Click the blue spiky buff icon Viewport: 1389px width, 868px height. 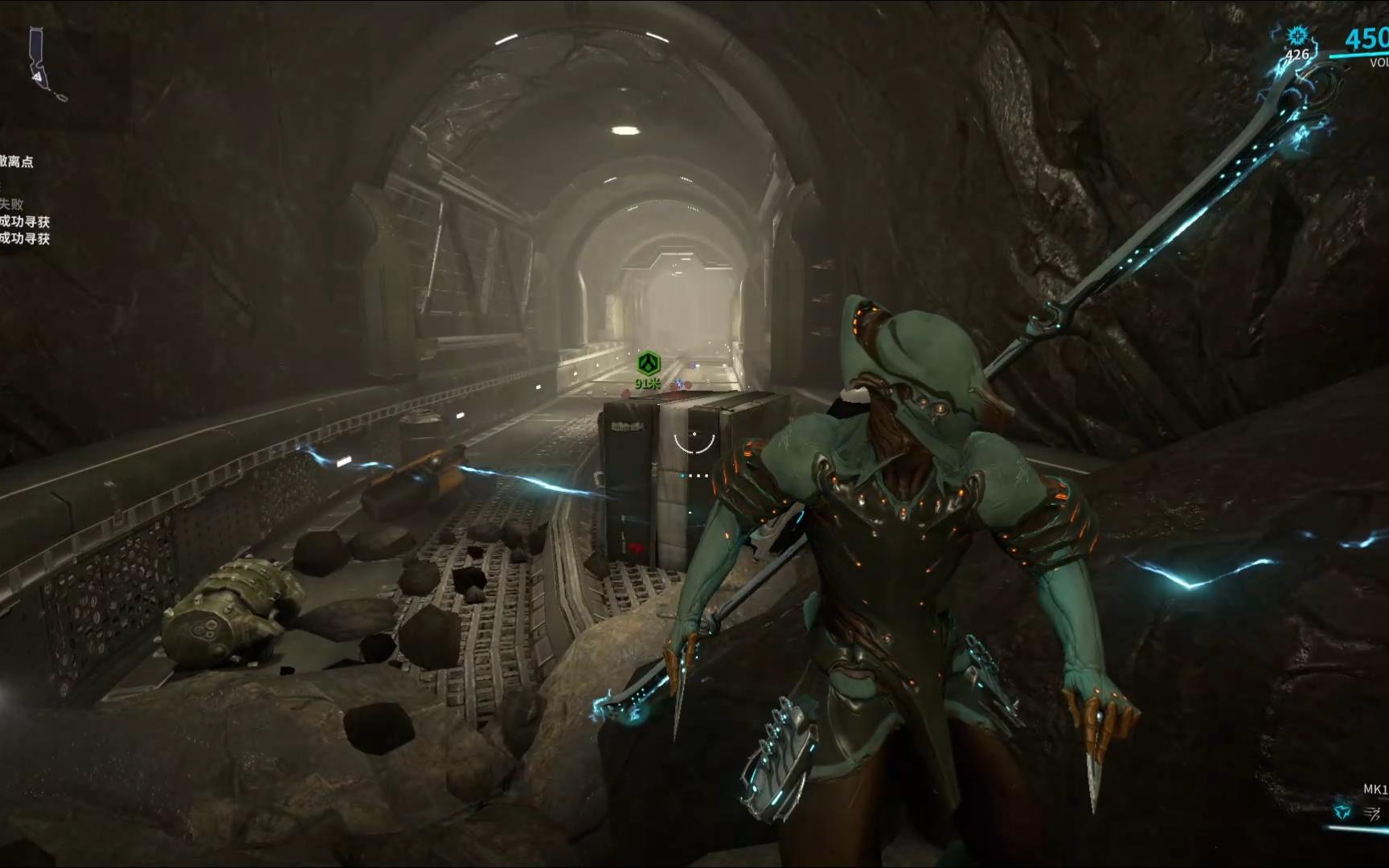click(x=1297, y=36)
